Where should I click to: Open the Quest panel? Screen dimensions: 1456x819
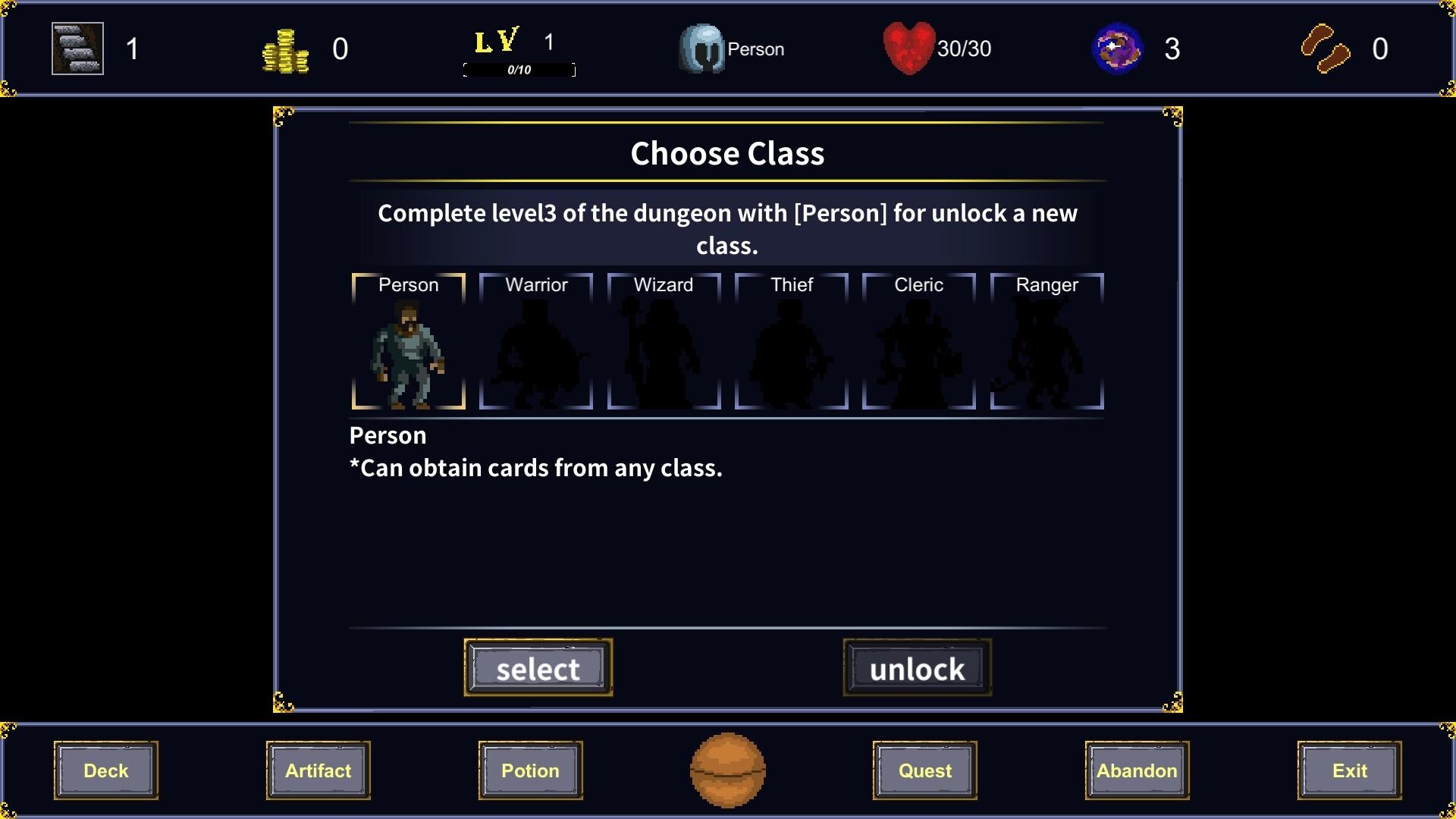pyautogui.click(x=924, y=770)
